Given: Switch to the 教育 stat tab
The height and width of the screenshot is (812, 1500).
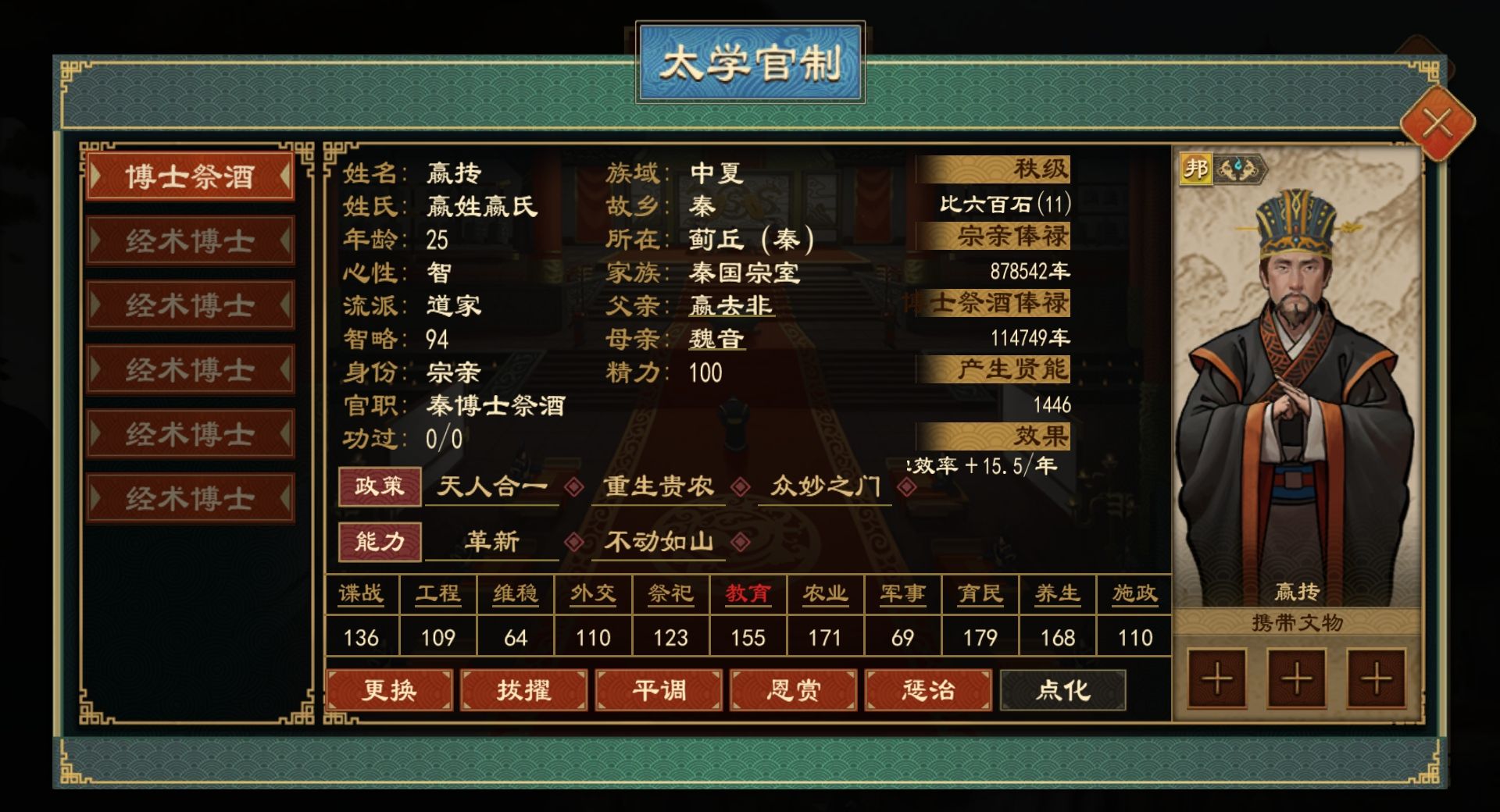Looking at the screenshot, I should click(x=747, y=594).
